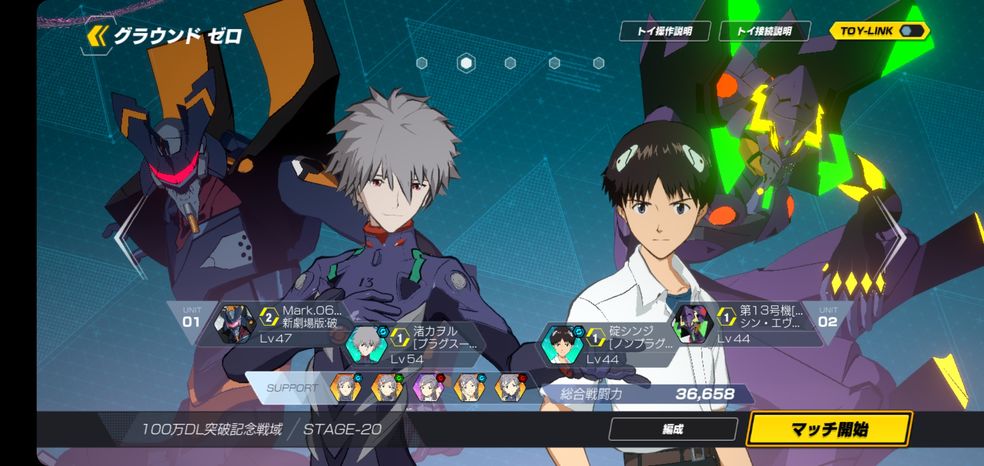The width and height of the screenshot is (984, 466).
Task: Show the next stage with right arrow
Action: 891,237
